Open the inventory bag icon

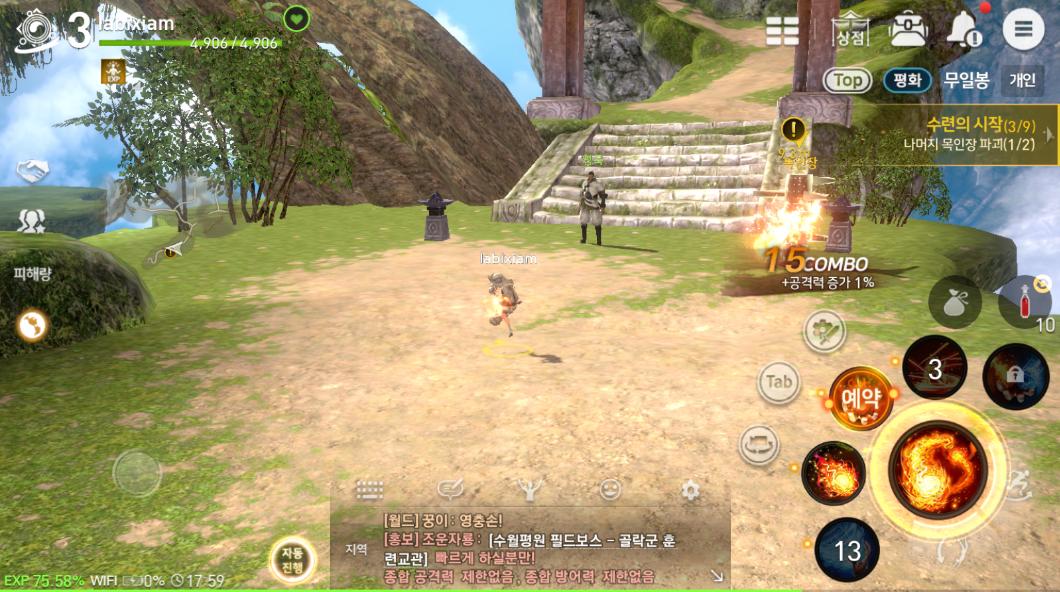point(908,29)
